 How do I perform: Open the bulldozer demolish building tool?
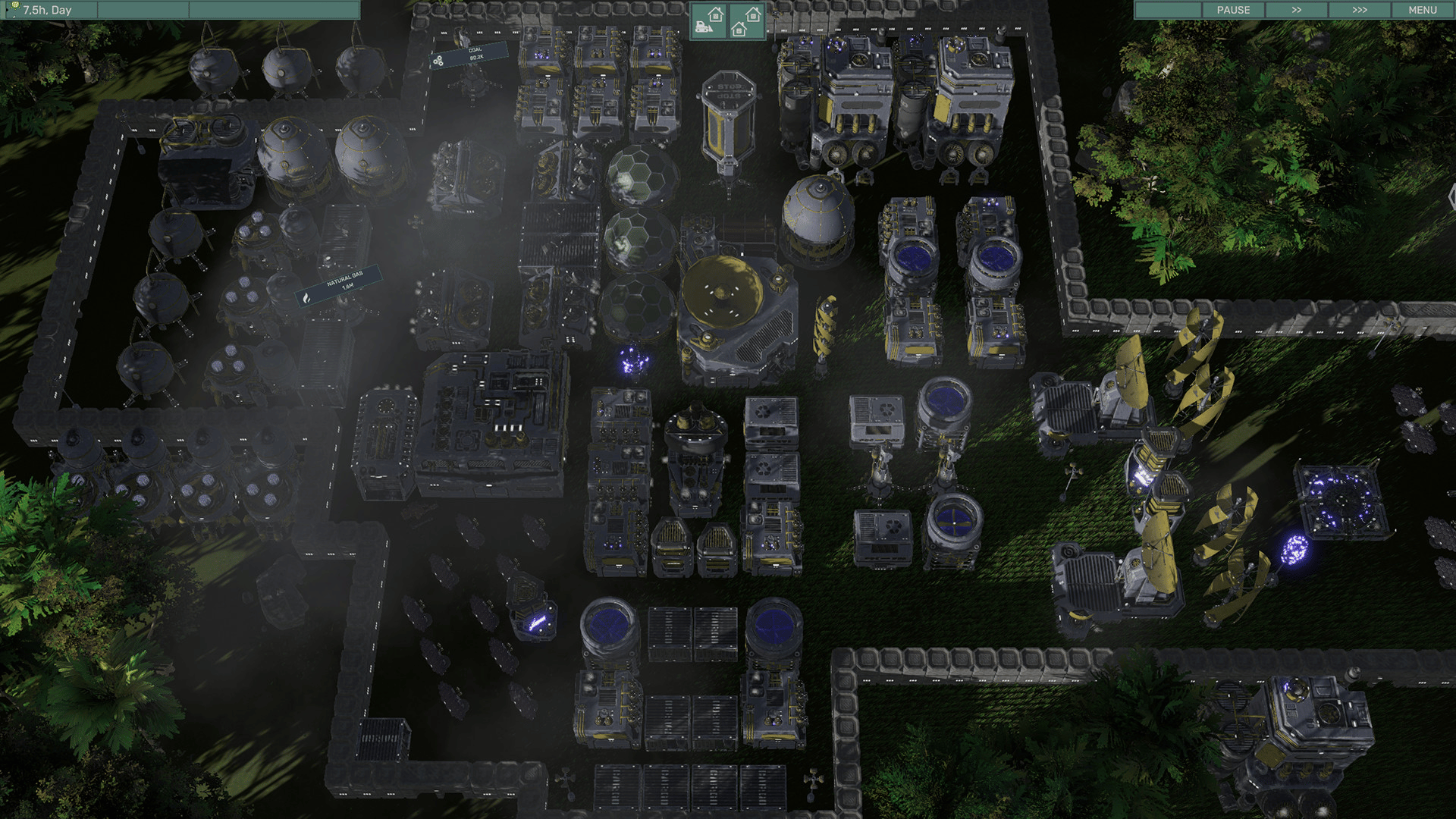pos(708,20)
